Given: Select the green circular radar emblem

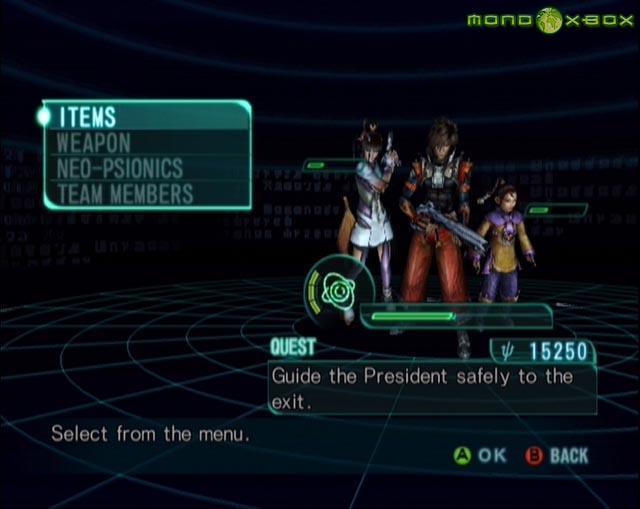Looking at the screenshot, I should point(332,290).
